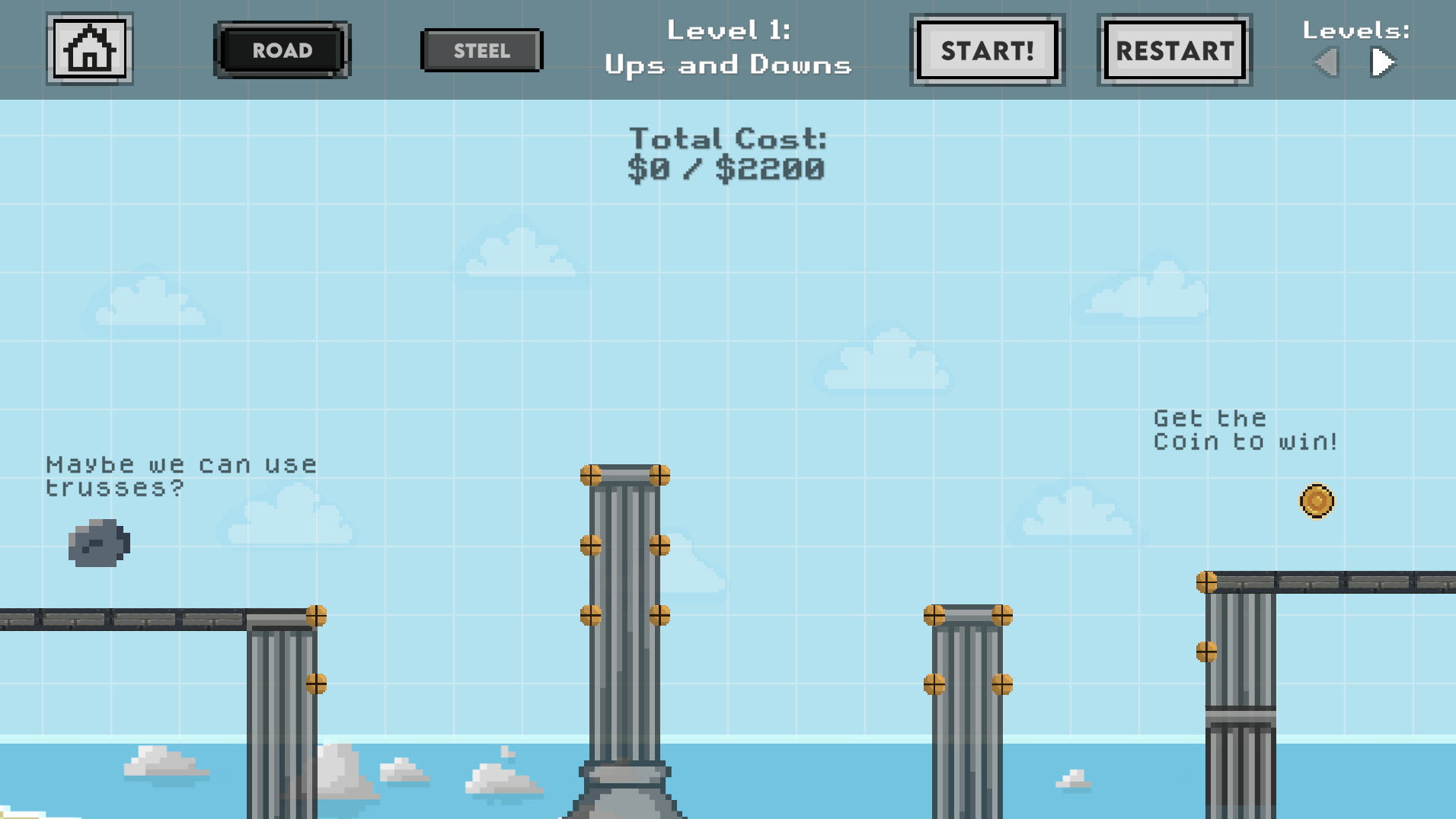The width and height of the screenshot is (1456, 819).
Task: Advance to the next level arrow
Action: [1382, 62]
